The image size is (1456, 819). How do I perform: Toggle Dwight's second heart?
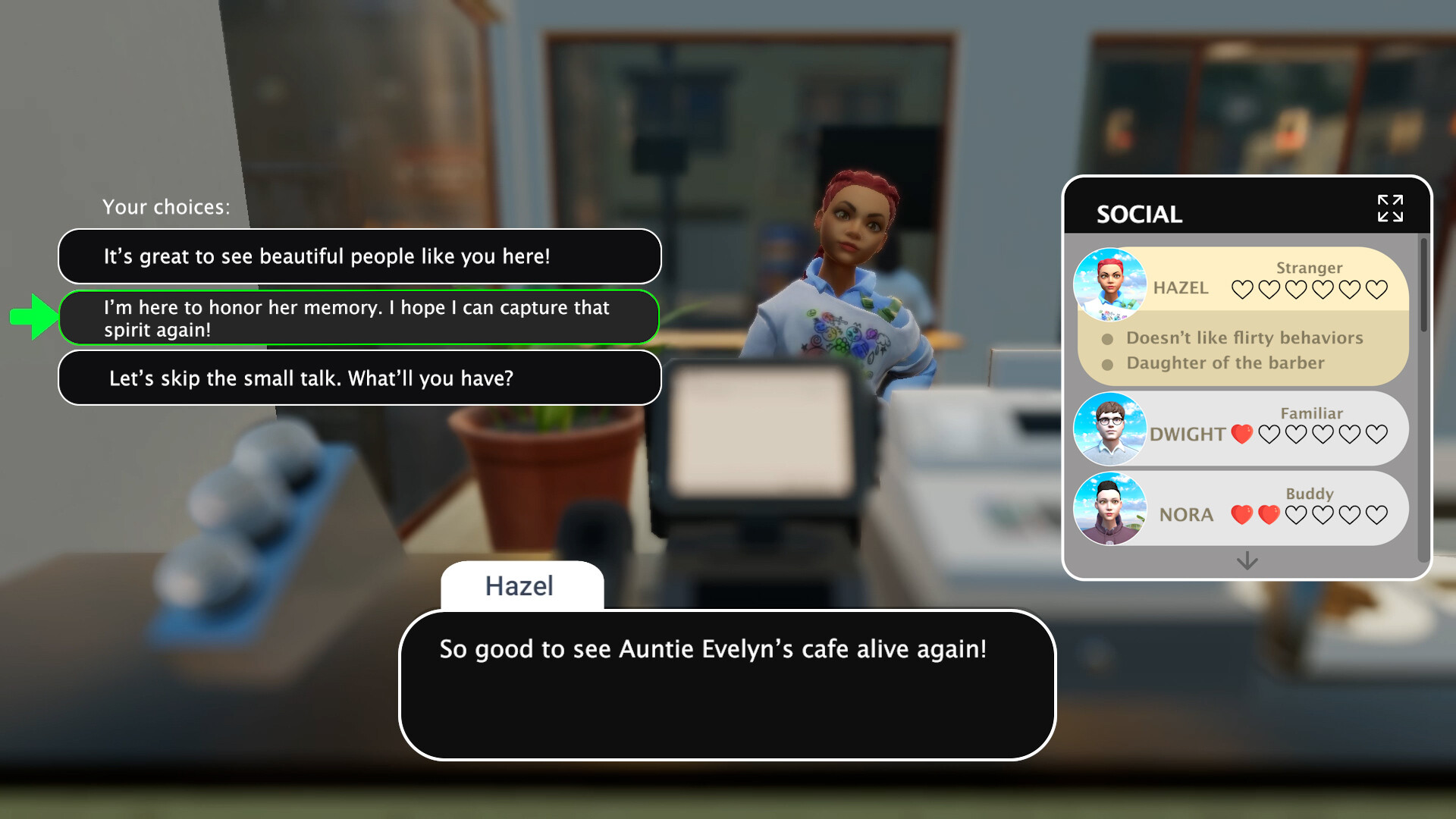tap(1268, 433)
